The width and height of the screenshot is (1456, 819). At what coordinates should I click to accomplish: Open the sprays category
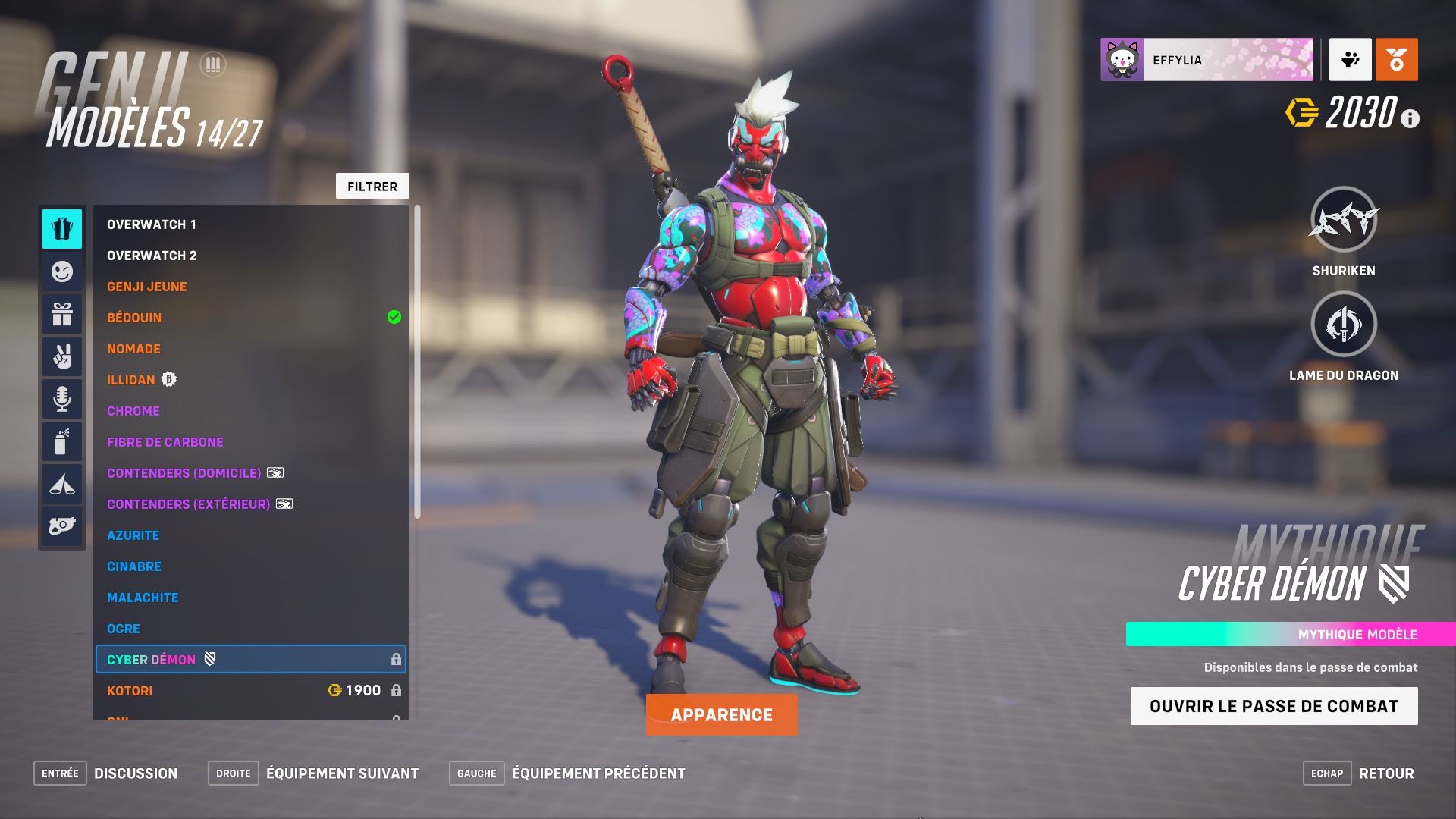pyautogui.click(x=61, y=441)
